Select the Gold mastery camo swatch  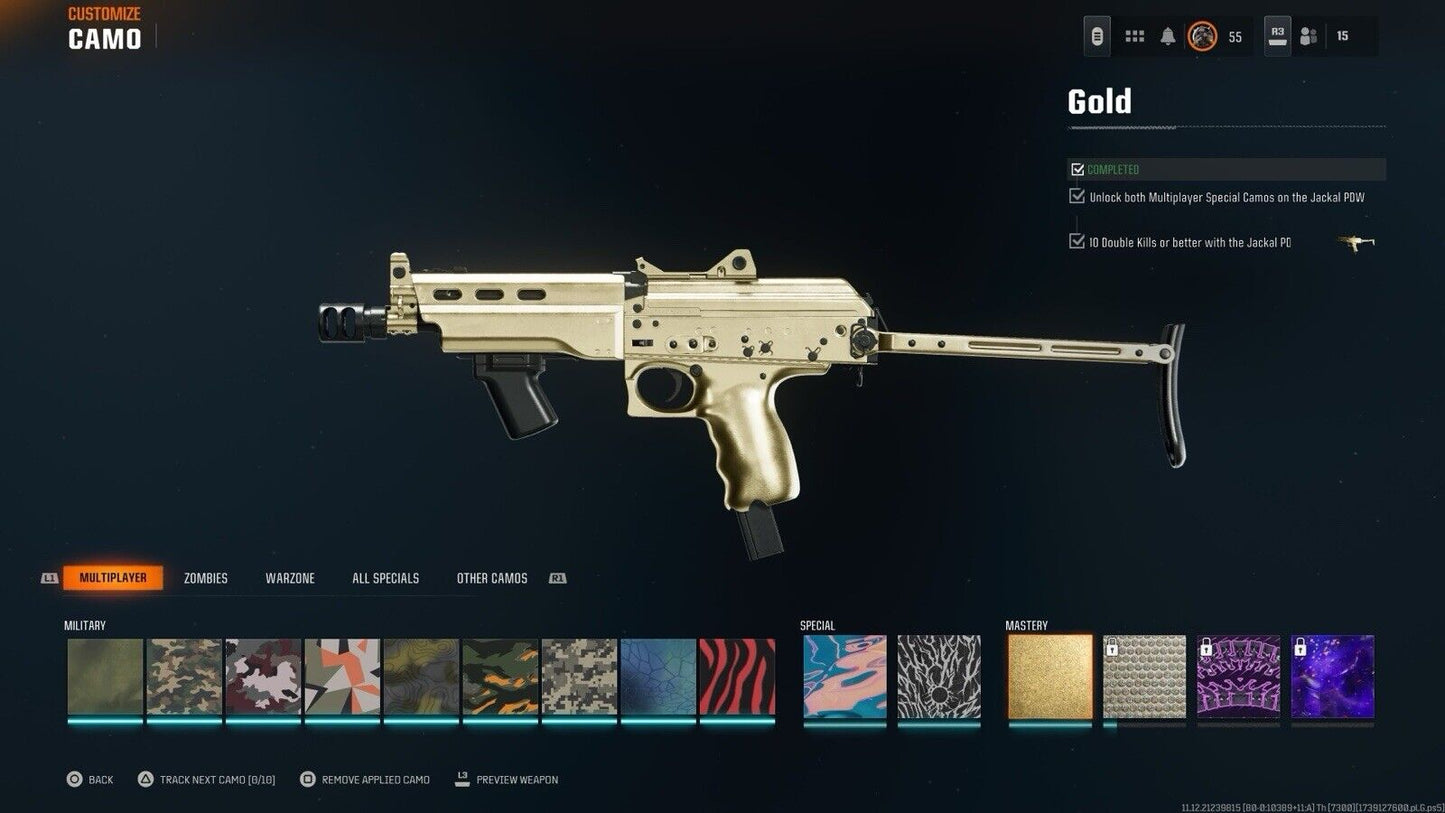[x=1049, y=678]
